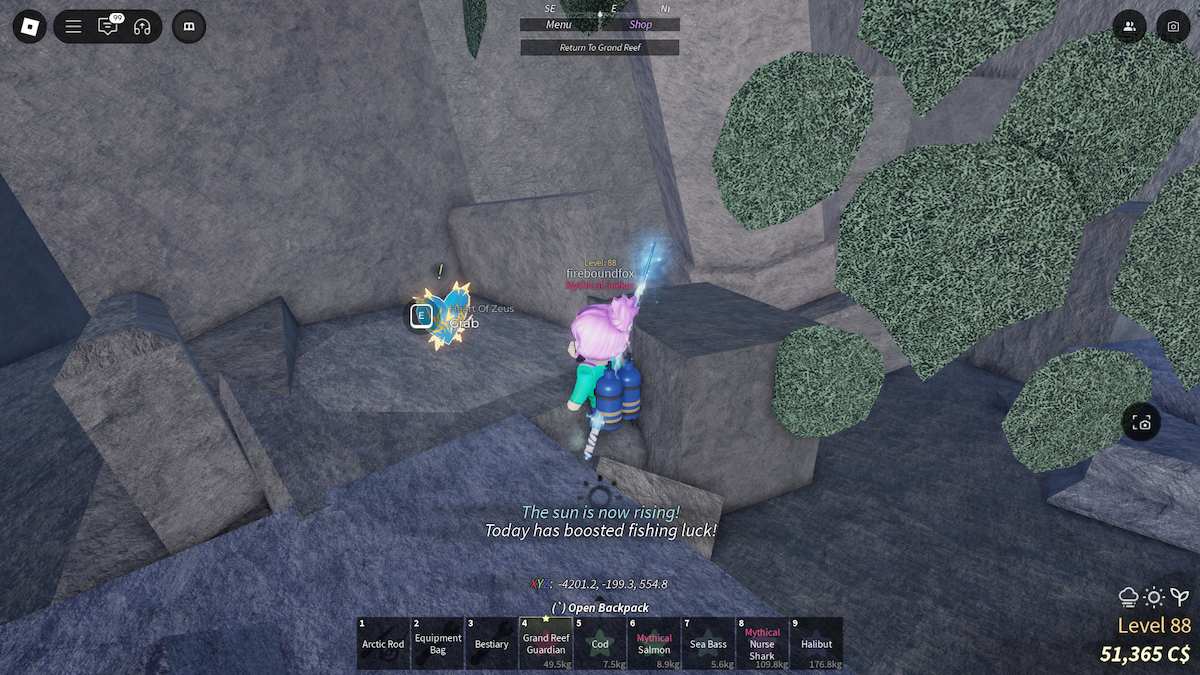1200x675 pixels.
Task: Show the players list icon
Action: click(1129, 27)
